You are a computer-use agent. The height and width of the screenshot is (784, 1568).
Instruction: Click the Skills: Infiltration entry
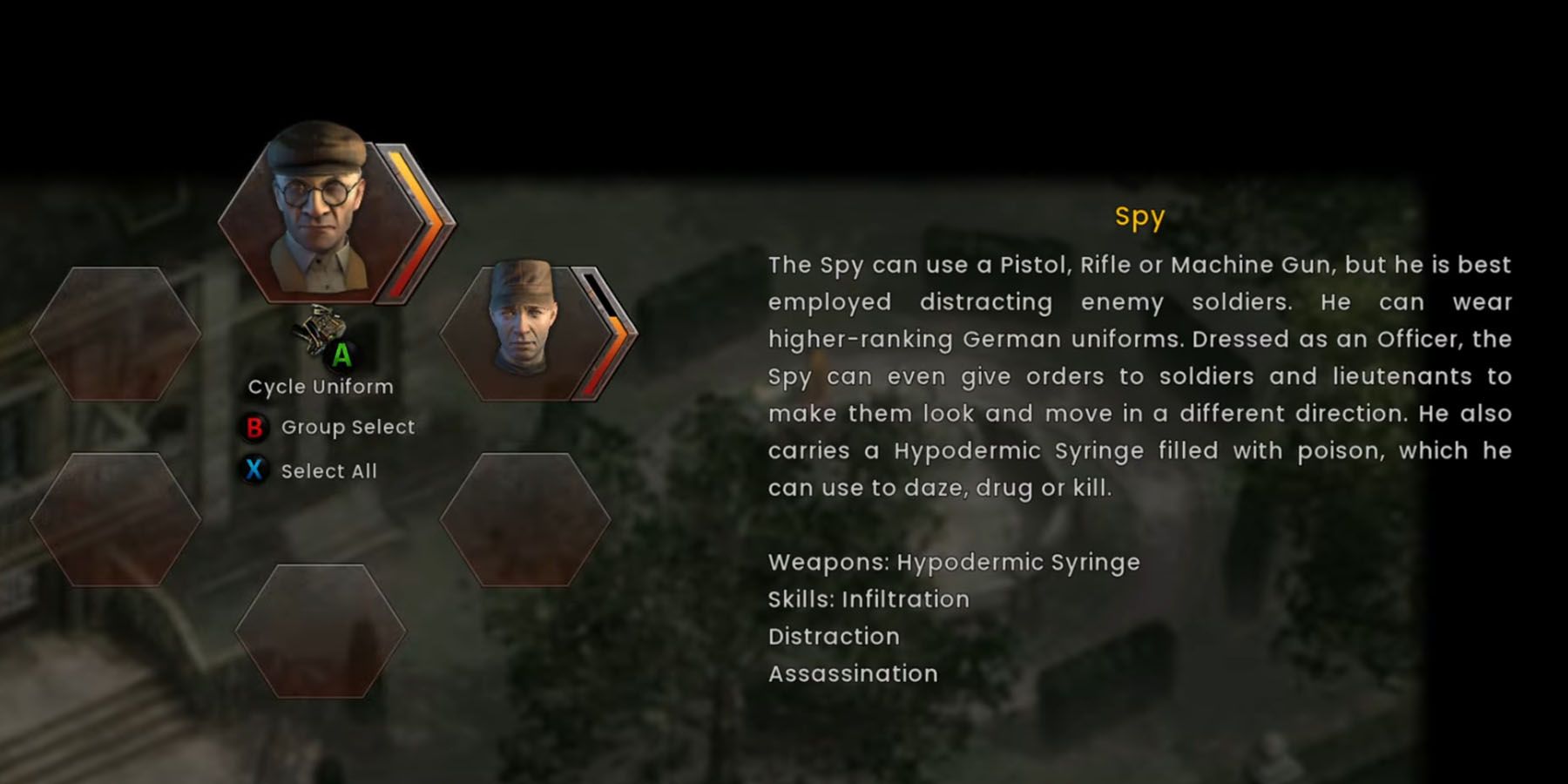868,599
